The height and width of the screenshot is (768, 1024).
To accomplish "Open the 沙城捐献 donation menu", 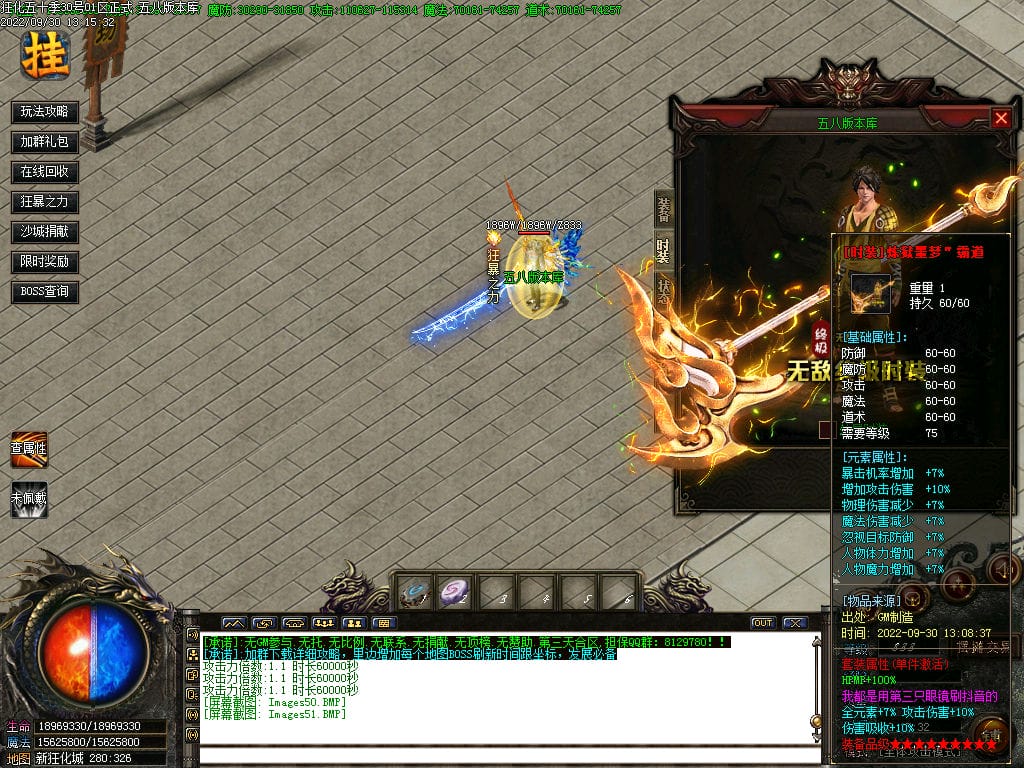I will click(x=45, y=232).
